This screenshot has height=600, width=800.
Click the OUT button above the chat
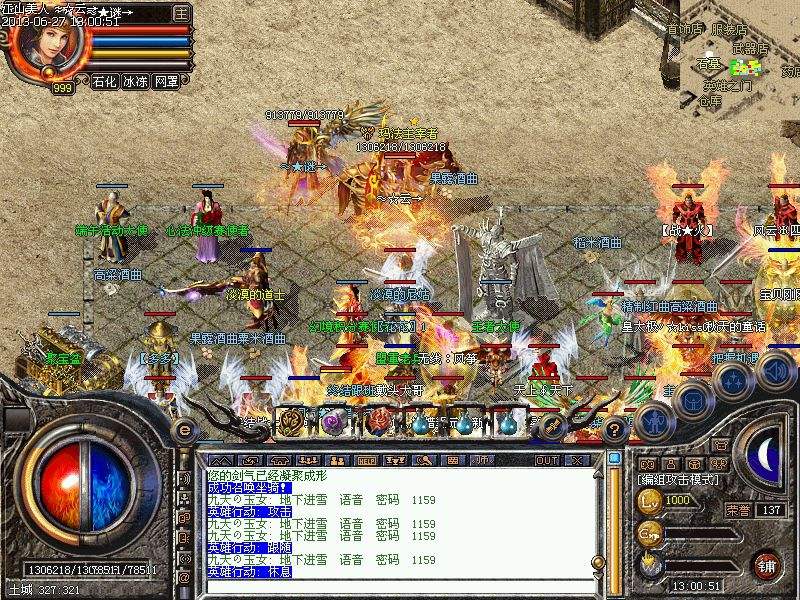[x=547, y=460]
